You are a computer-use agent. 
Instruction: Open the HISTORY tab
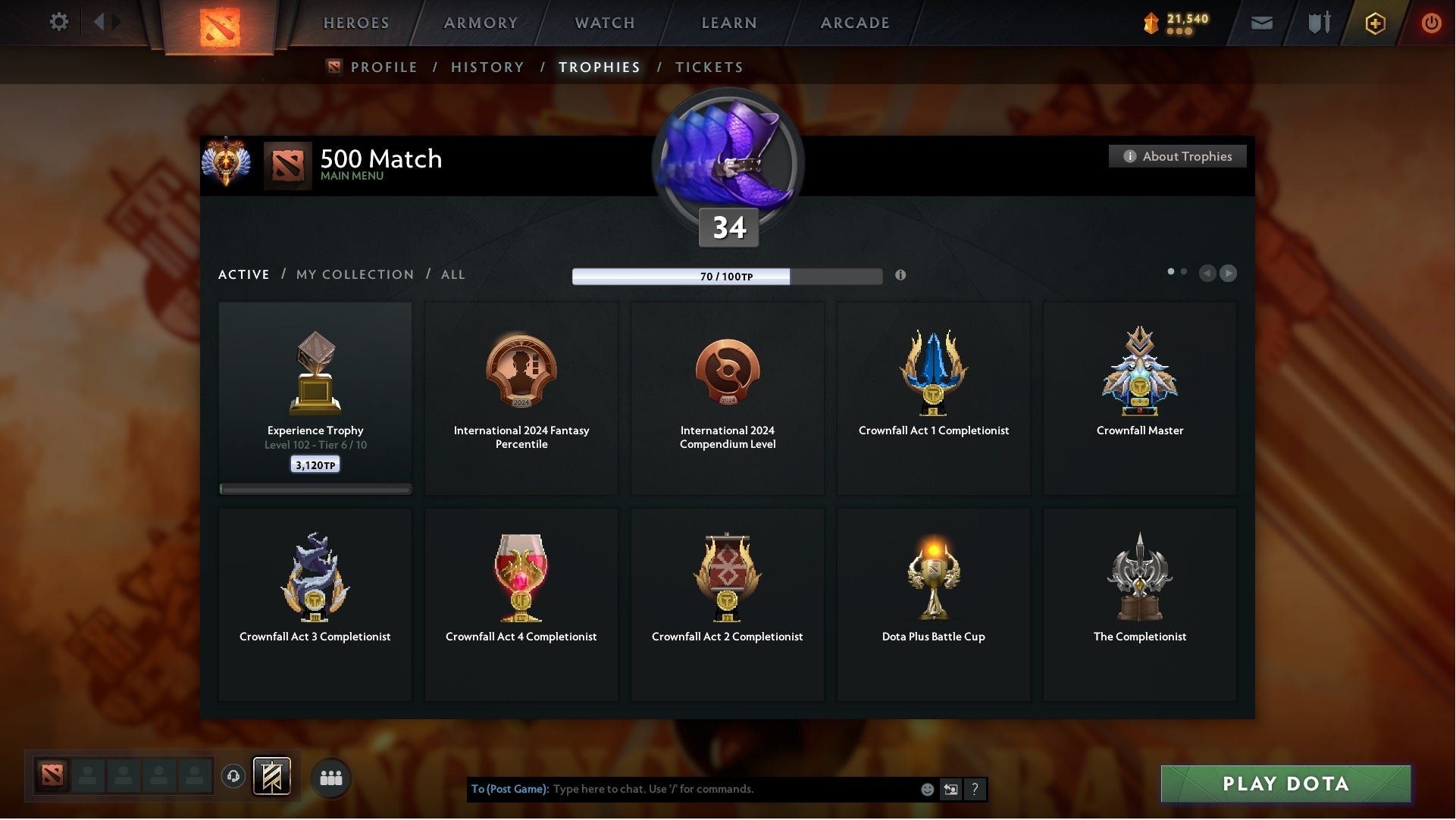point(487,67)
